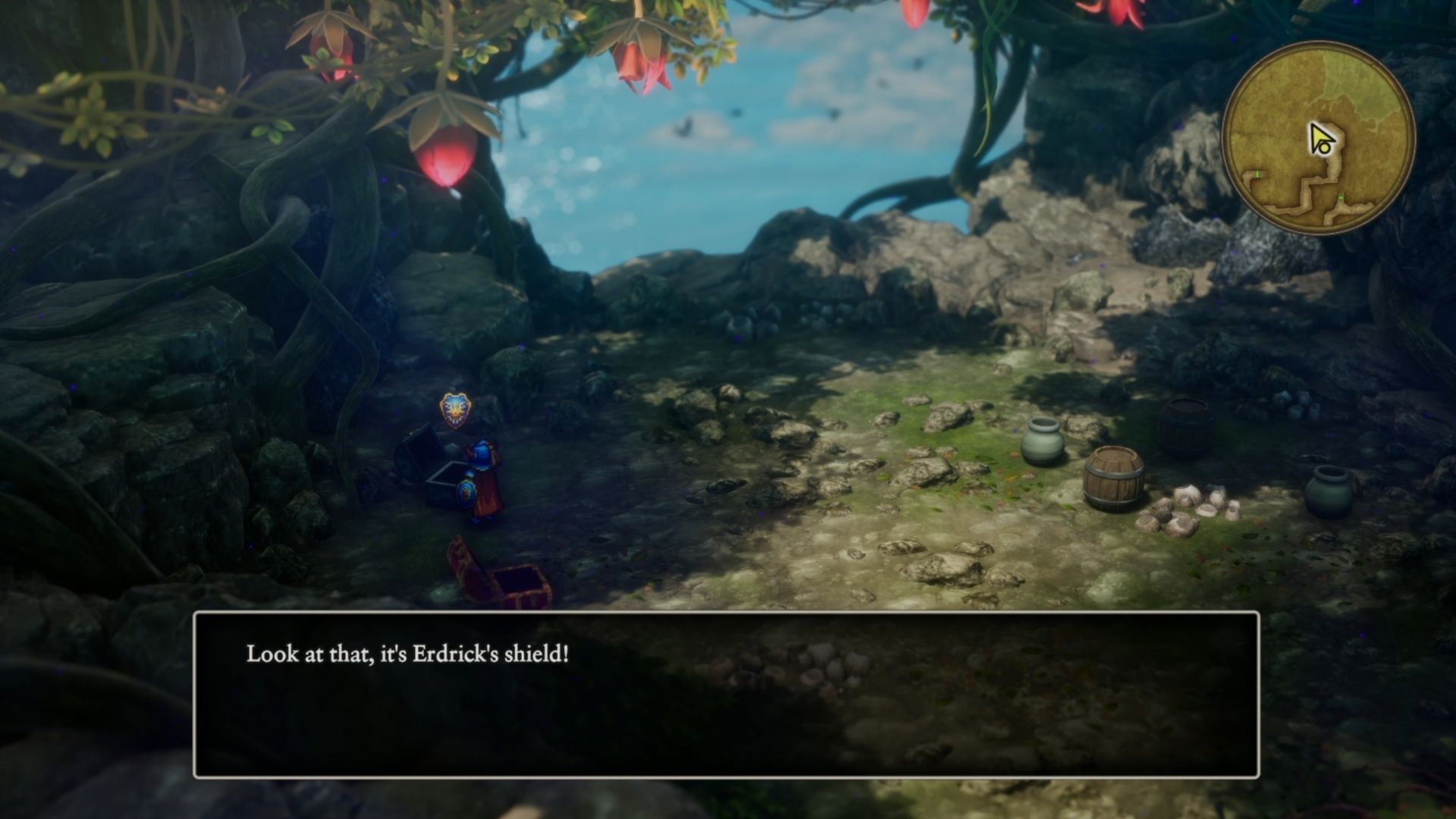Click the player arrow cursor on the minimap
Viewport: 1456px width, 819px height.
point(1321,138)
